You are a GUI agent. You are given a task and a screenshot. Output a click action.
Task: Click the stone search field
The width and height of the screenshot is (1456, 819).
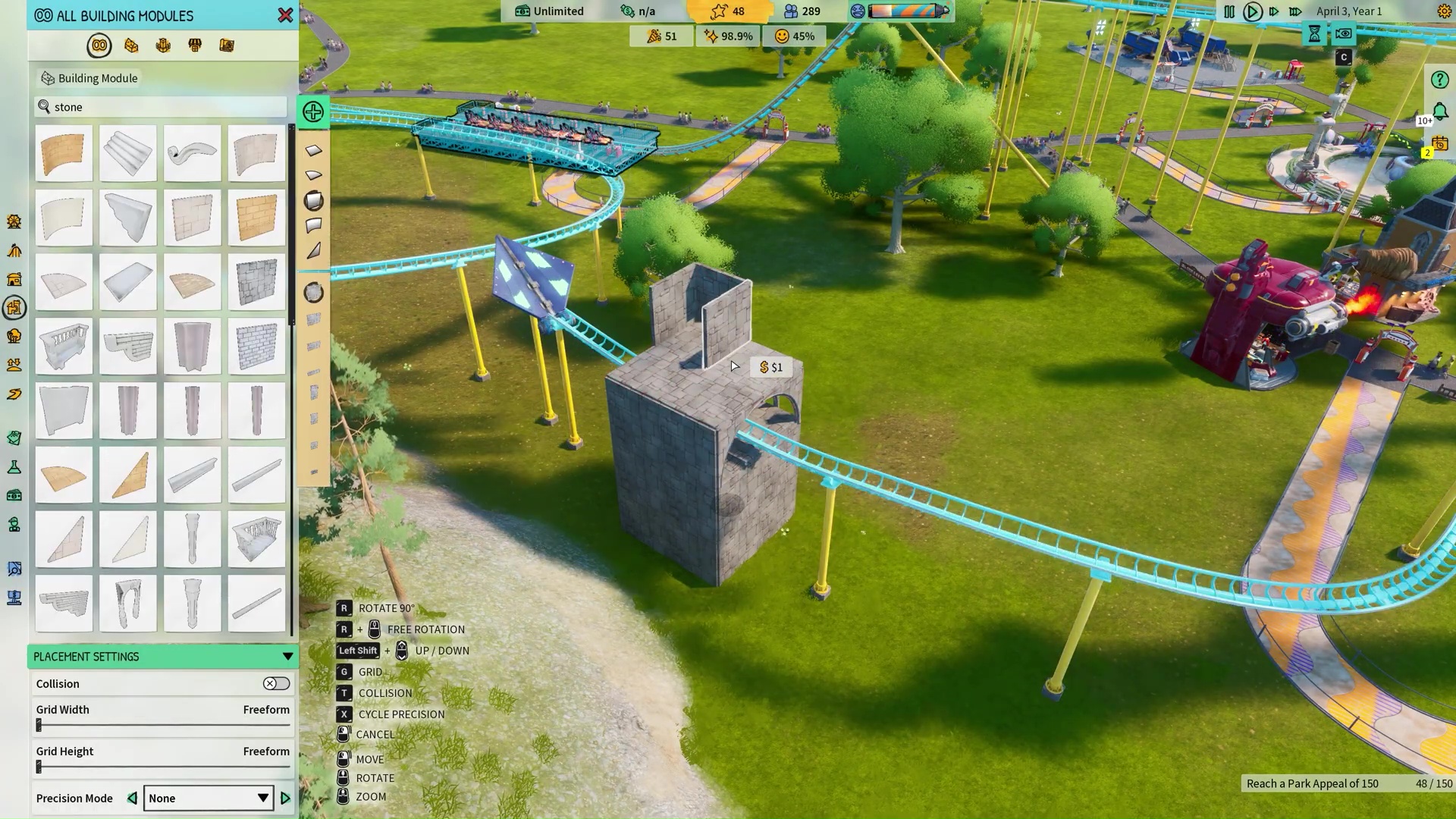tap(163, 107)
